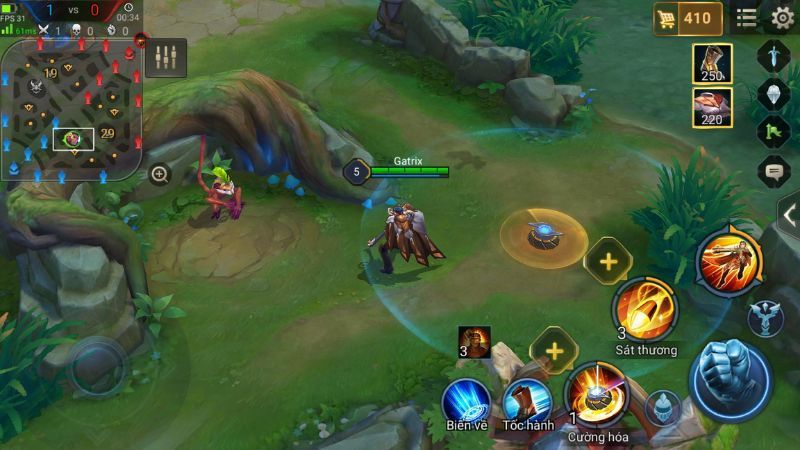Buy the recommended item costing 220
The image size is (800, 450).
click(x=713, y=108)
